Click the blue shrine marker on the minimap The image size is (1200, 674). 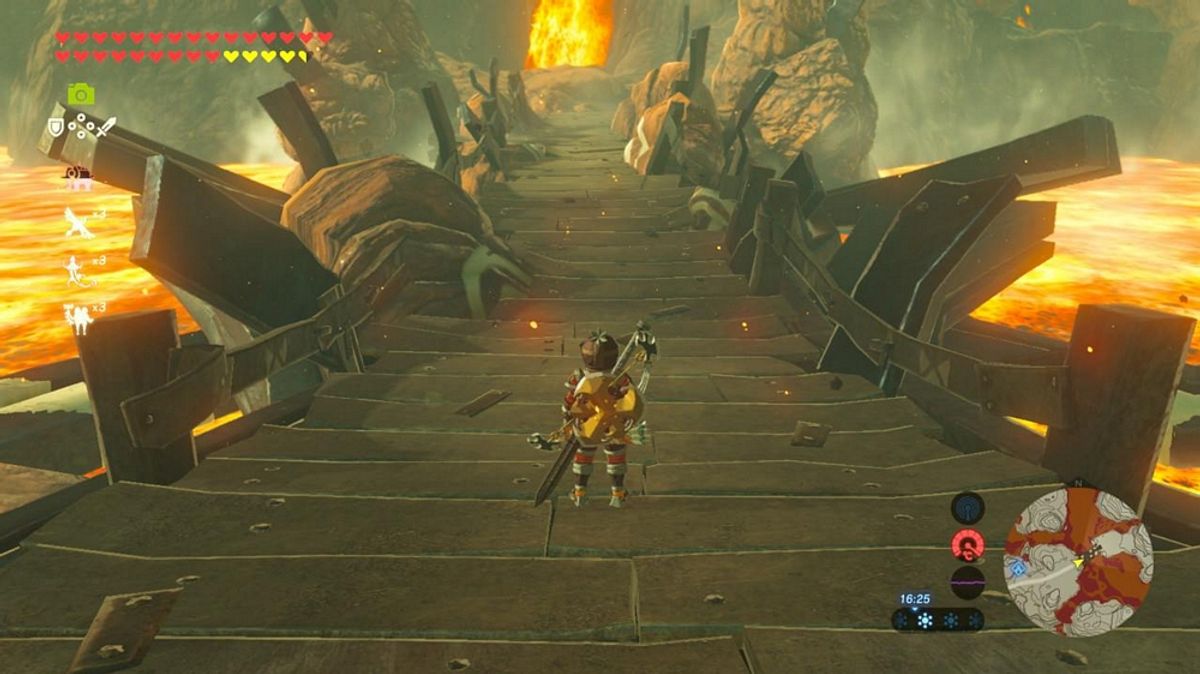click(x=1019, y=568)
